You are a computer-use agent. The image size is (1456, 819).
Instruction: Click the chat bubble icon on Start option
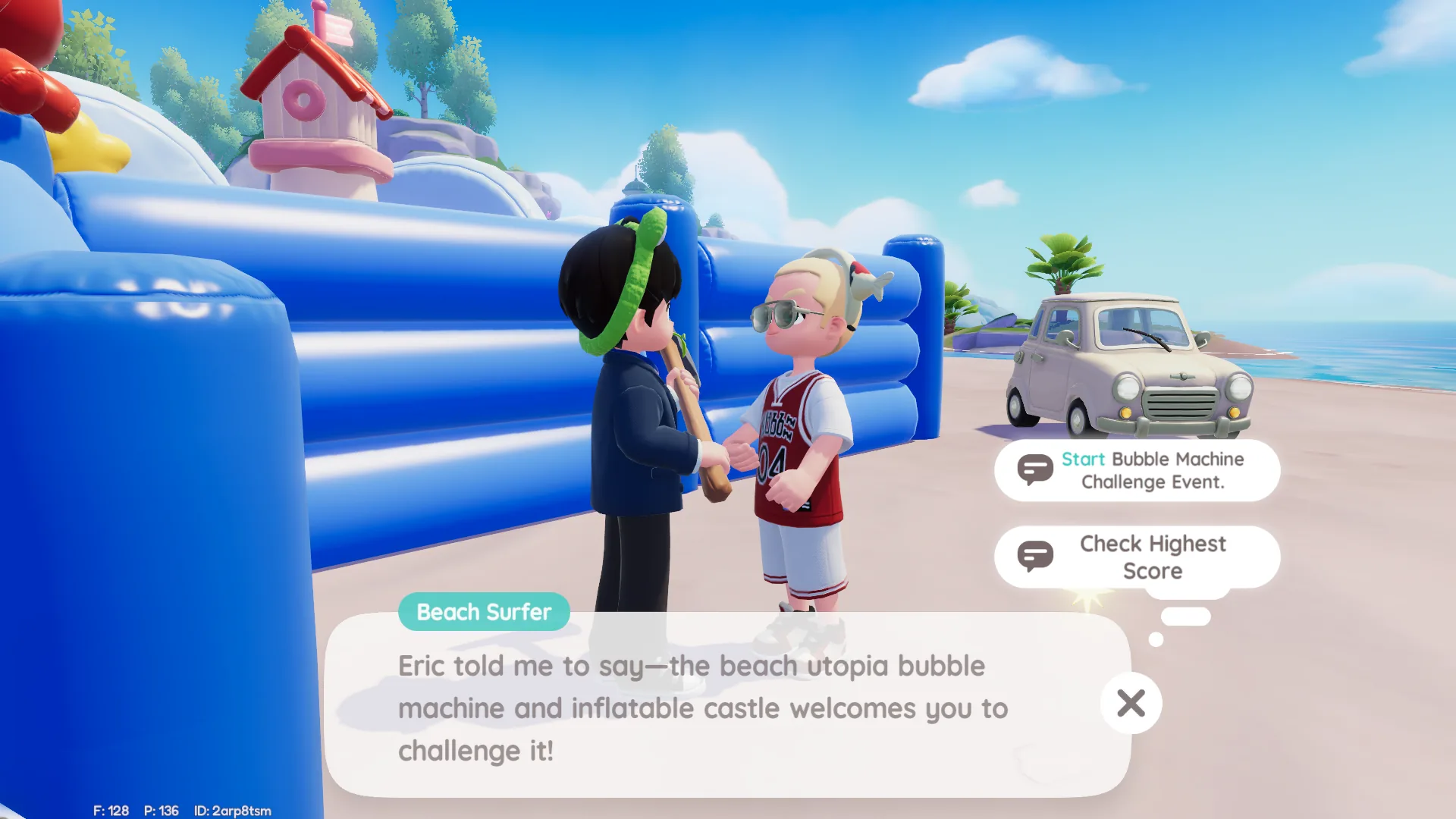pos(1037,469)
